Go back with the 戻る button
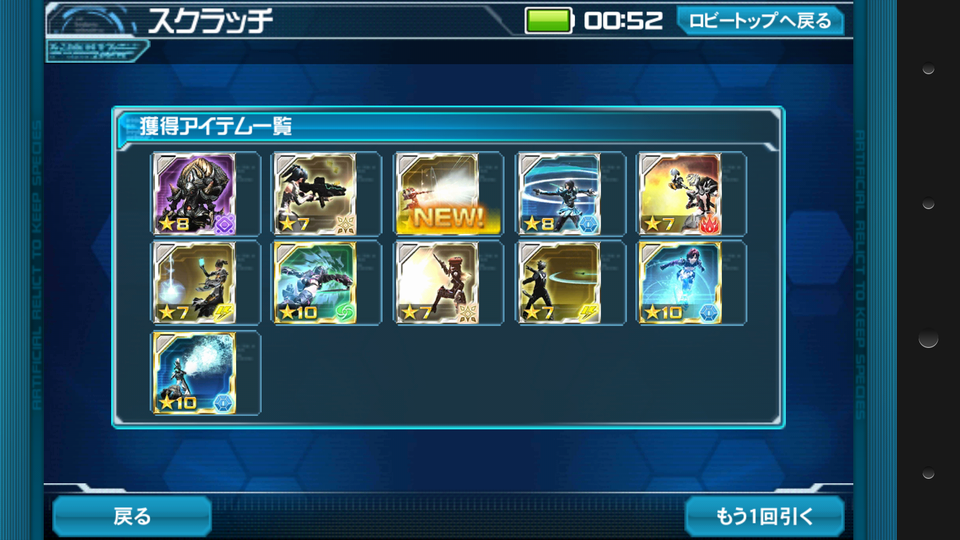Viewport: 960px width, 540px height. coord(131,516)
